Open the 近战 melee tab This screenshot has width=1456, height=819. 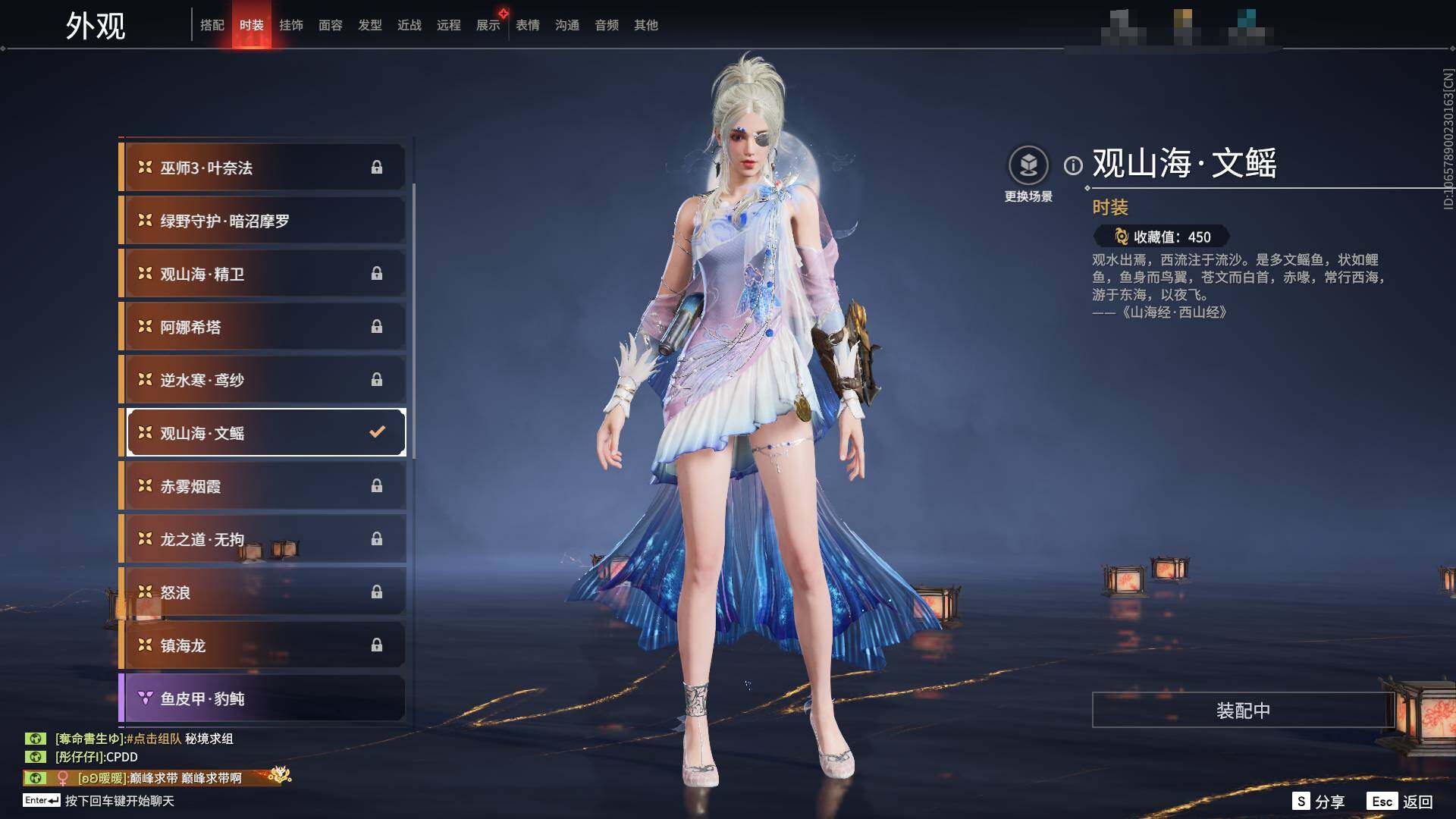(409, 25)
